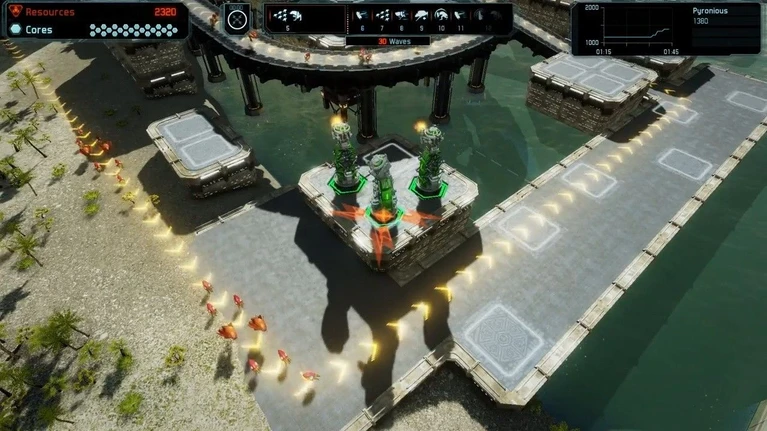Click the wave 6 enemy icon
Image resolution: width=767 pixels, height=431 pixels.
click(x=360, y=17)
